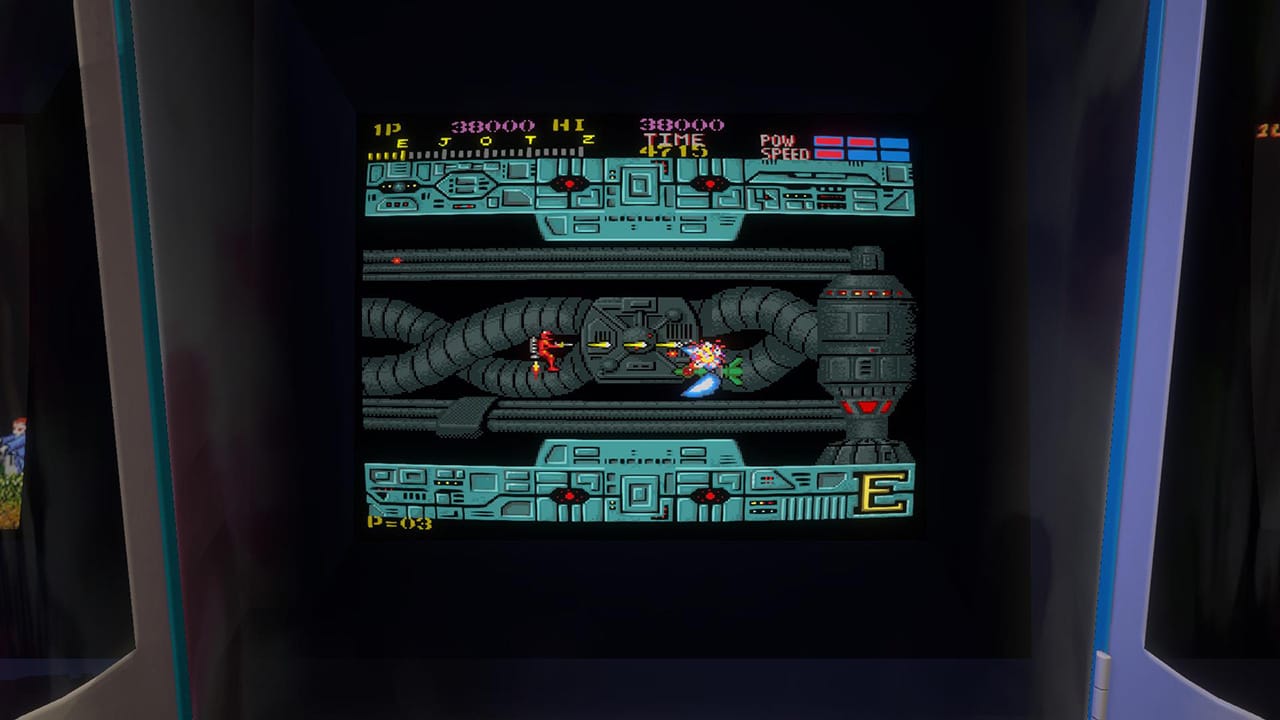Toggle the red indicator light on upper panel
Viewport: 1280px width, 720px height.
571,185
